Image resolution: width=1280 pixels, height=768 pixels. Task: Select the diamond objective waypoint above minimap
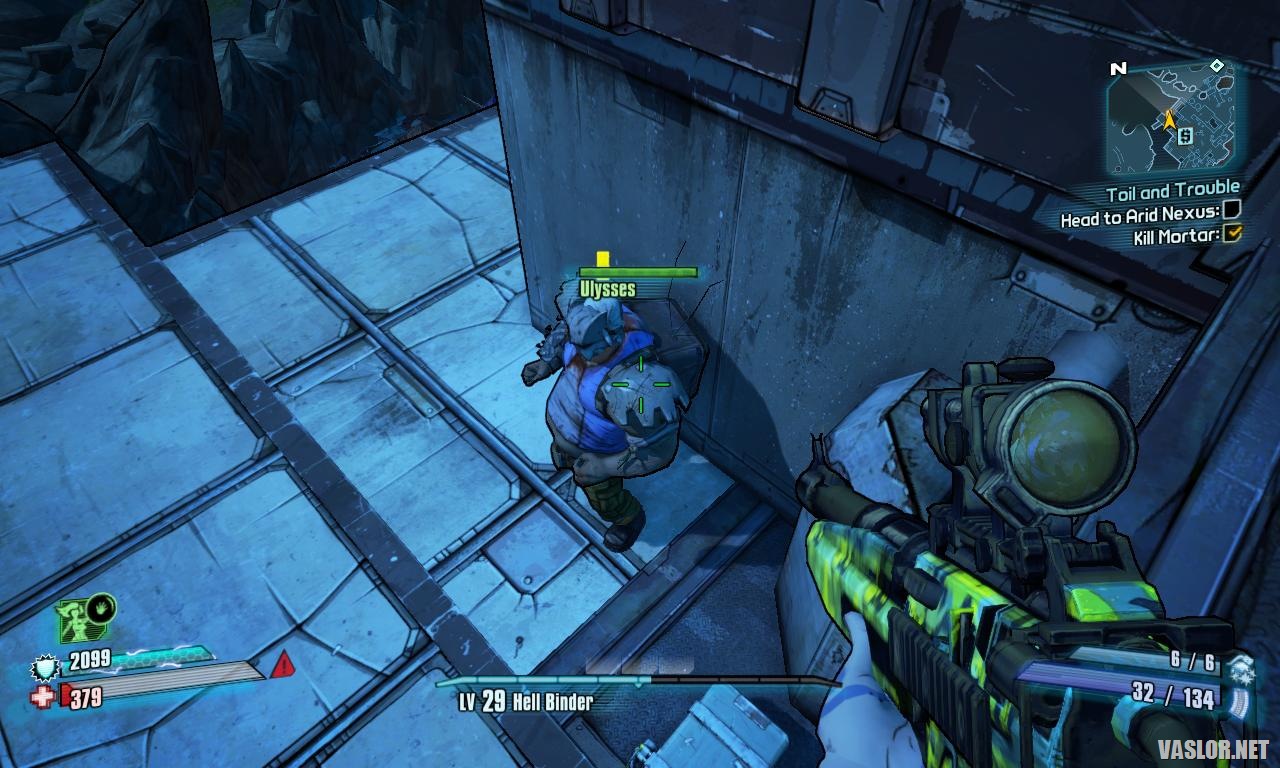[1216, 66]
